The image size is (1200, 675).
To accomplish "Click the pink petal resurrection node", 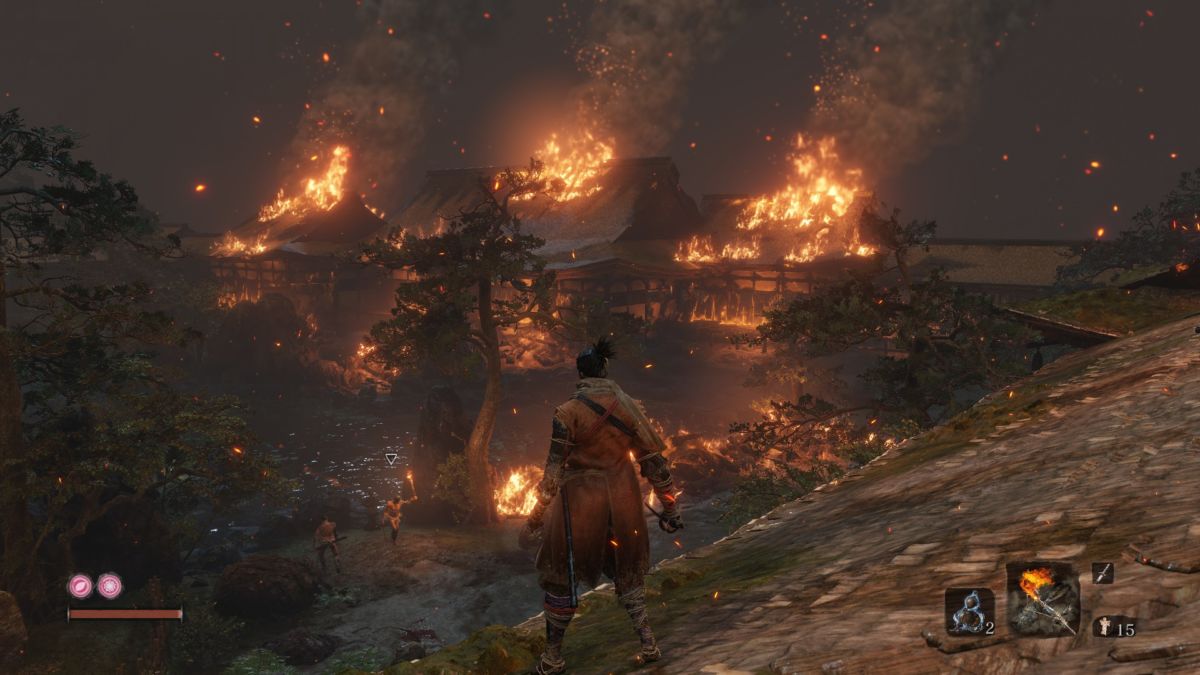I will click(x=80, y=585).
